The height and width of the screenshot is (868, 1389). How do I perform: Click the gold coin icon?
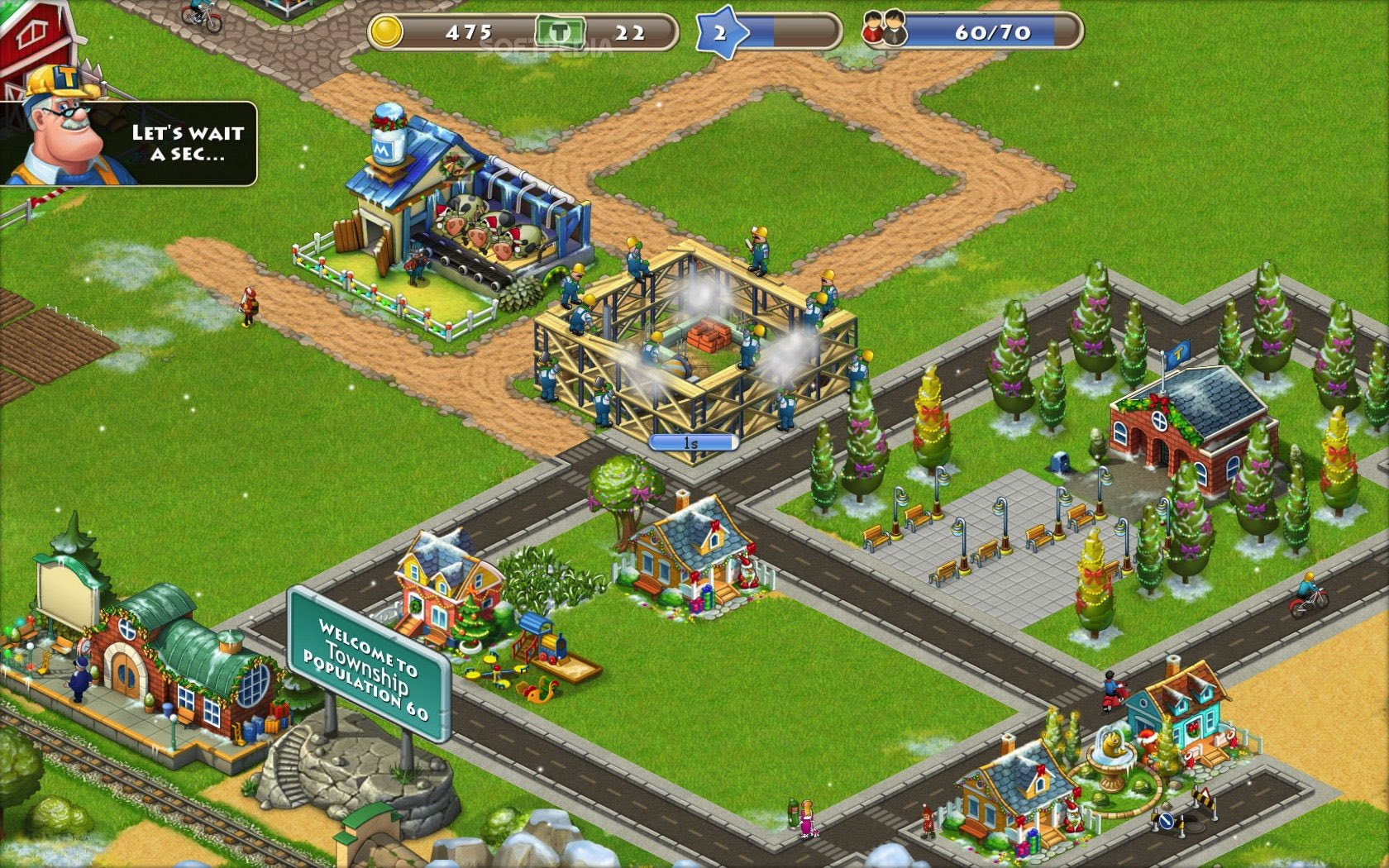coord(385,32)
